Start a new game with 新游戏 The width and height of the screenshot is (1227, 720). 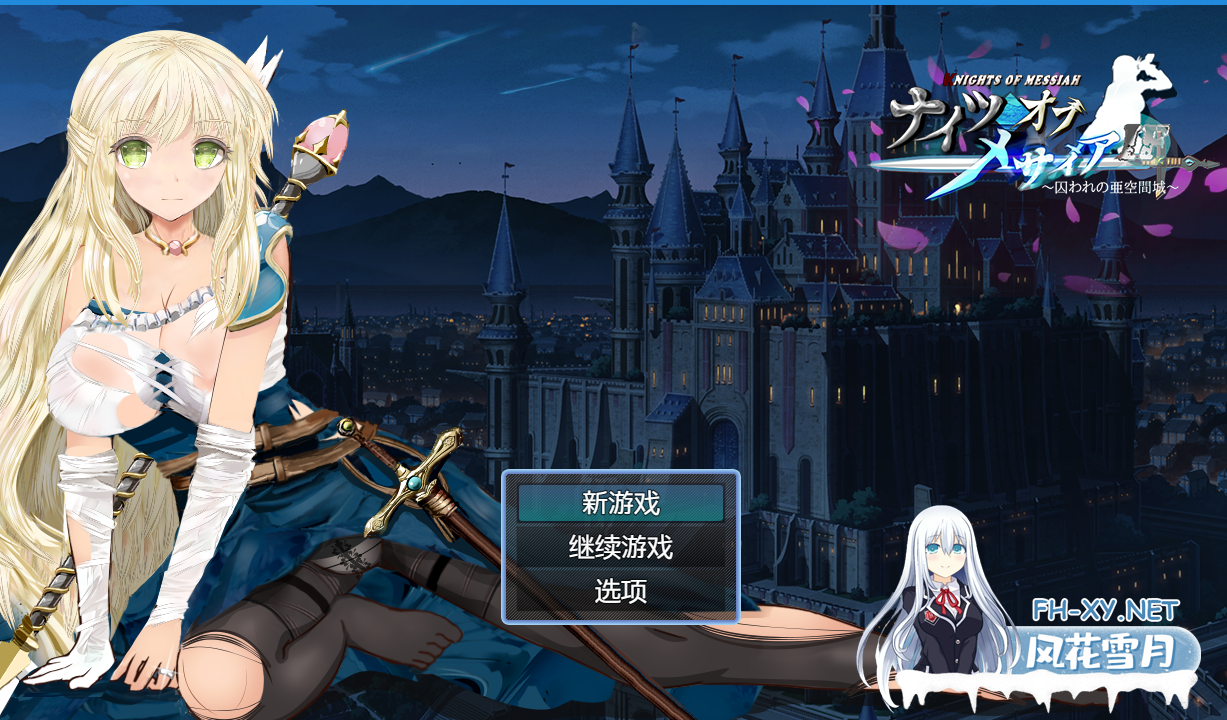pos(620,503)
